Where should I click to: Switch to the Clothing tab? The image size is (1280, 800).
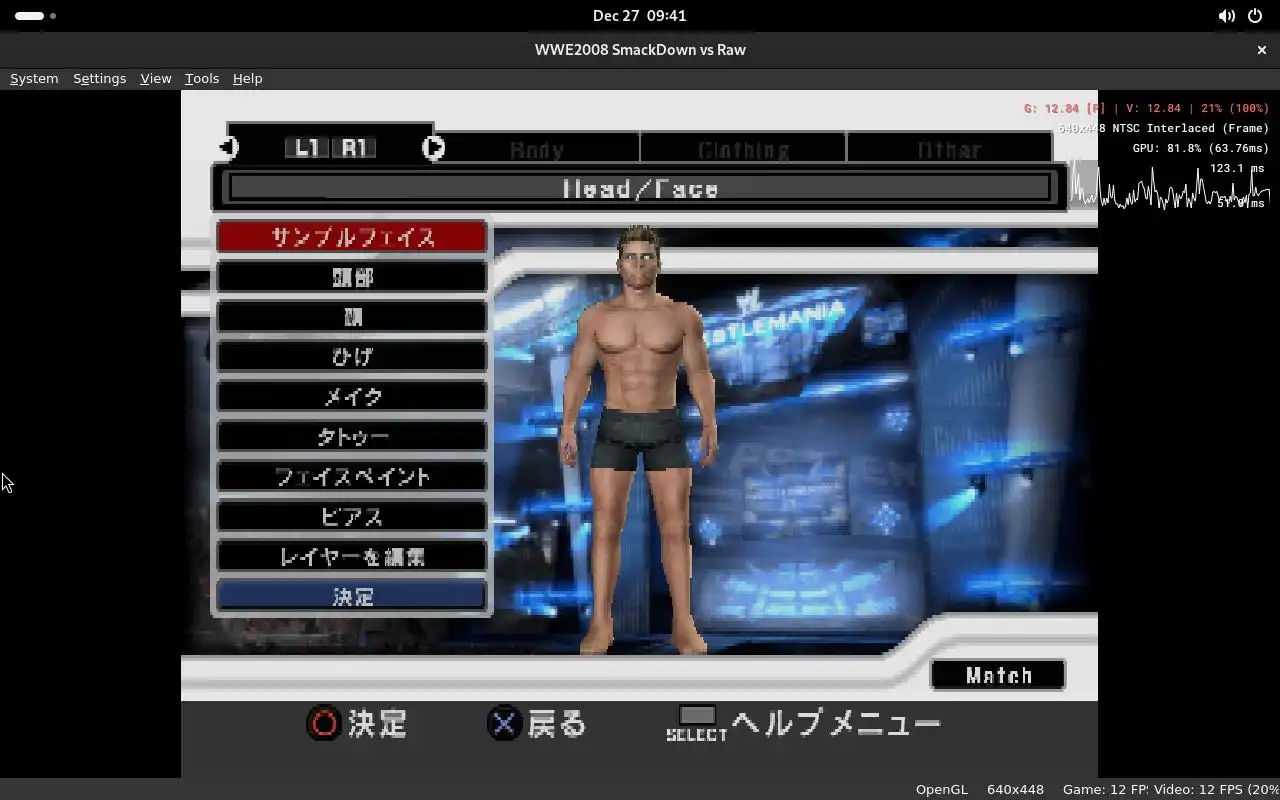pos(743,150)
